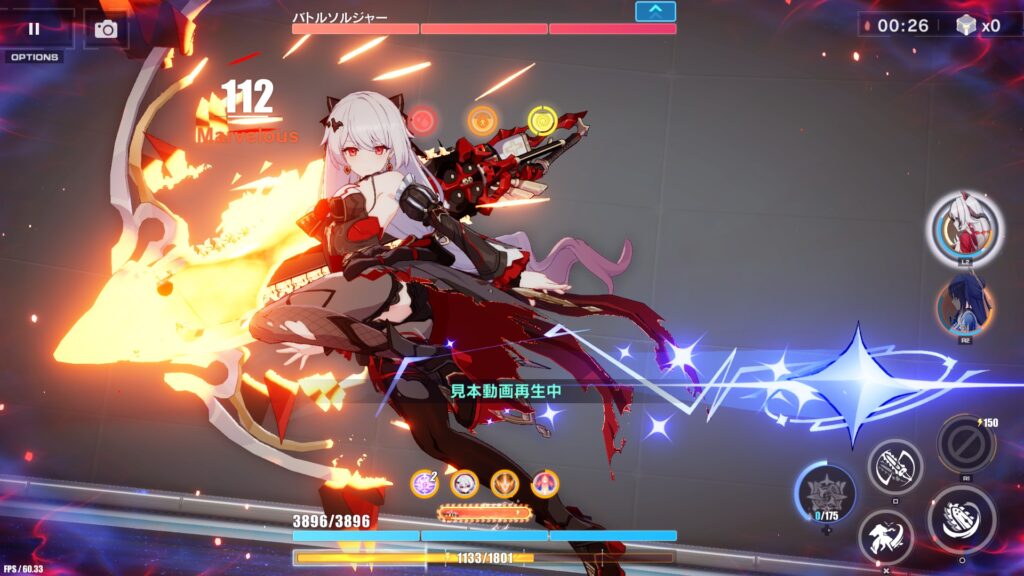Viewport: 1024px width, 576px height.
Task: Expand the blue arrow toggle above enemy bar
Action: (x=655, y=11)
